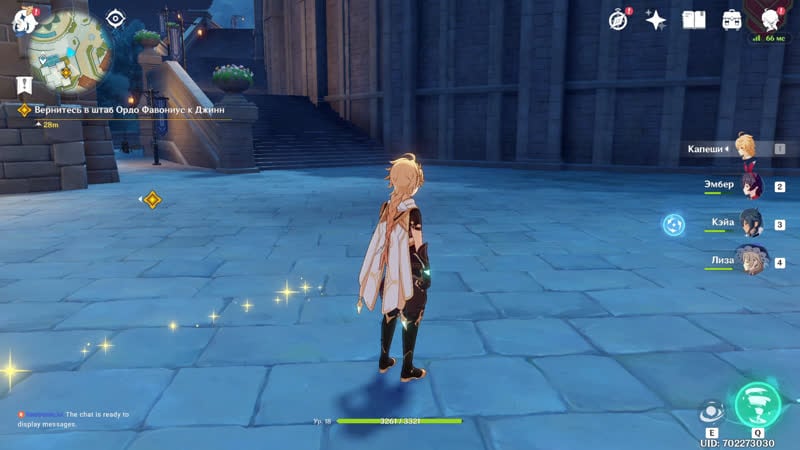Open the quest journal banner icon
Viewport: 800px width, 450px height.
point(24,85)
